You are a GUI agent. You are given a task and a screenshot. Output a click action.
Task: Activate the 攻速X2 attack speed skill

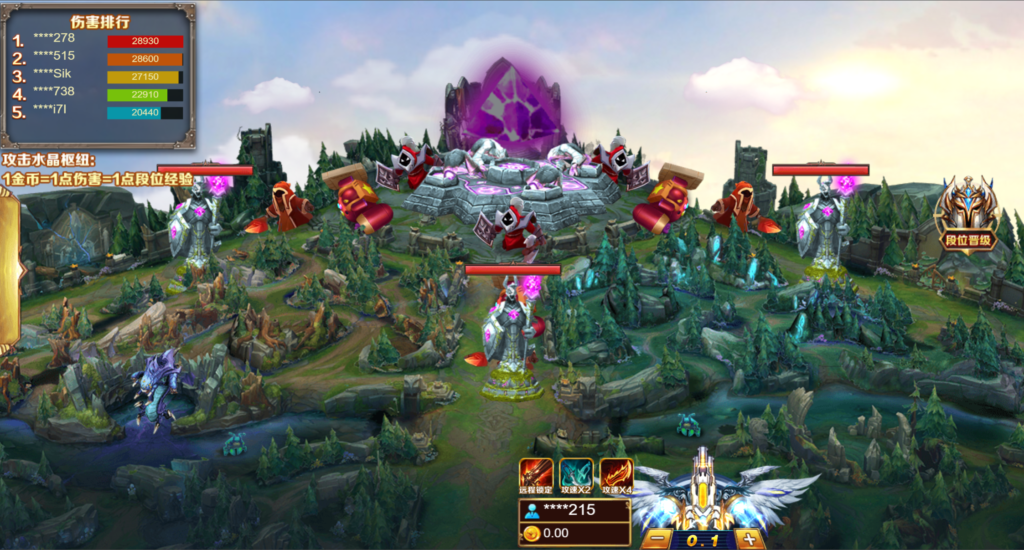575,476
